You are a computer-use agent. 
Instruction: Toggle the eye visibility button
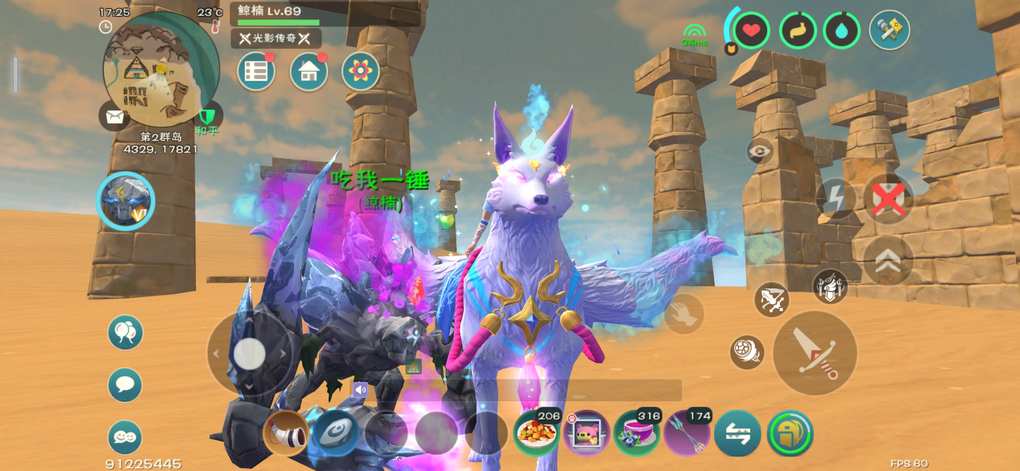click(x=761, y=152)
